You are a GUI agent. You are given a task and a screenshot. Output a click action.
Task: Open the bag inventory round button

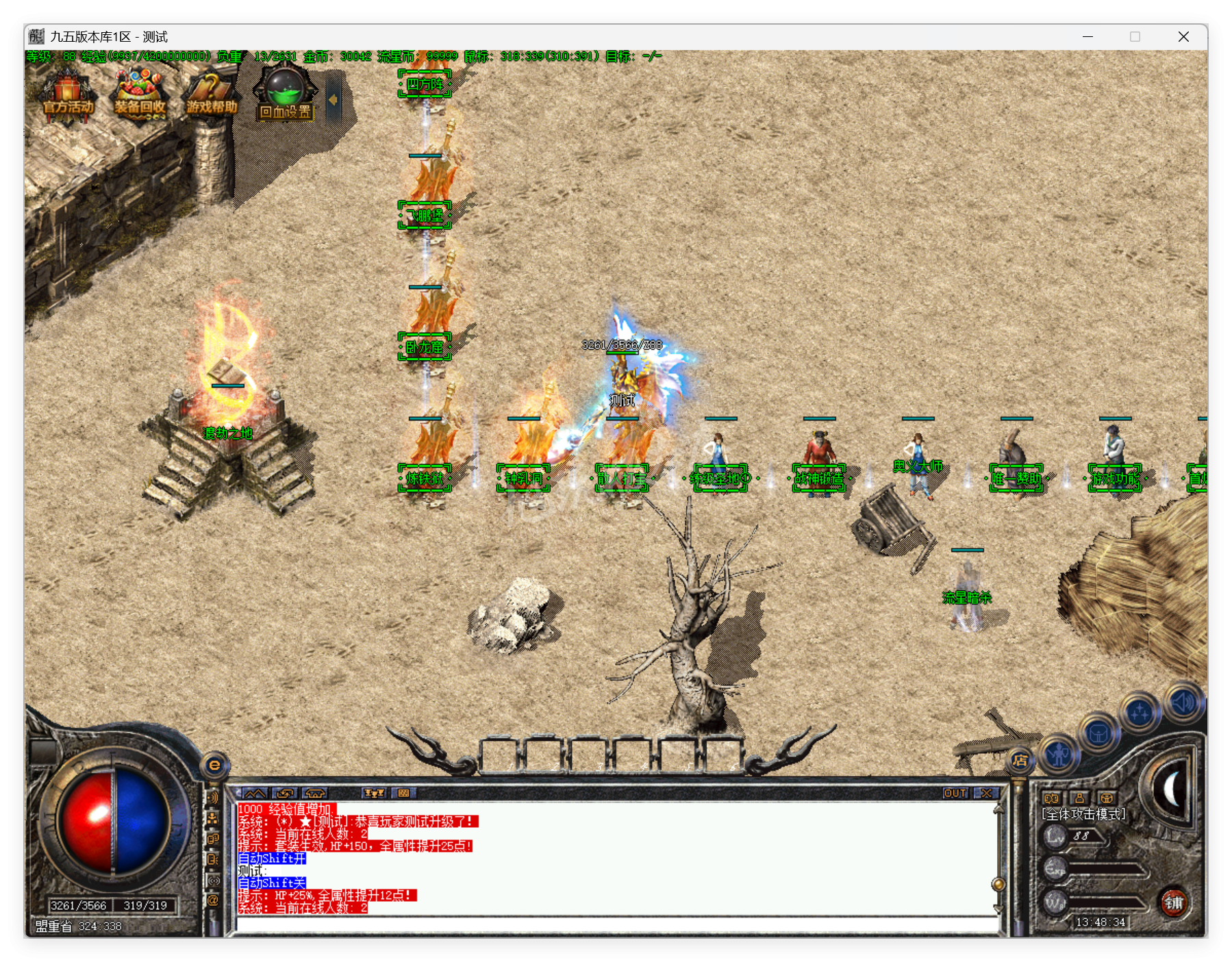[1098, 735]
